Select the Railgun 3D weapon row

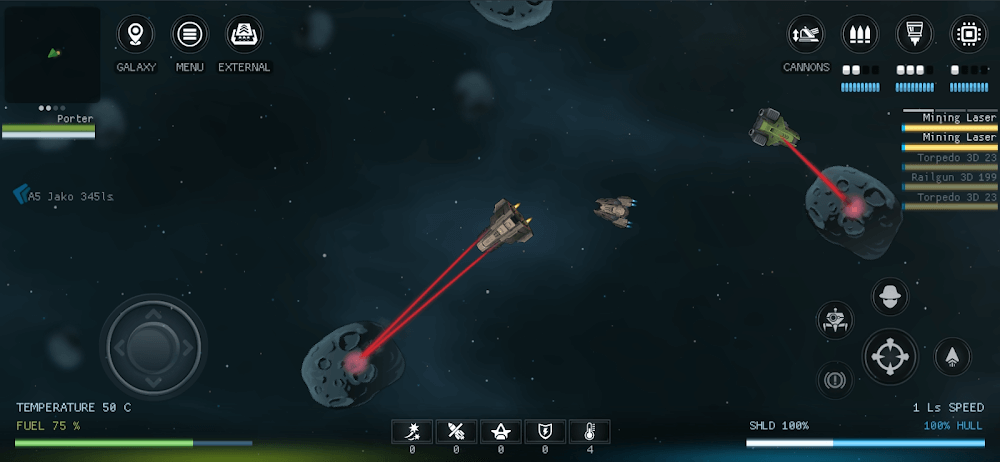pyautogui.click(x=950, y=178)
